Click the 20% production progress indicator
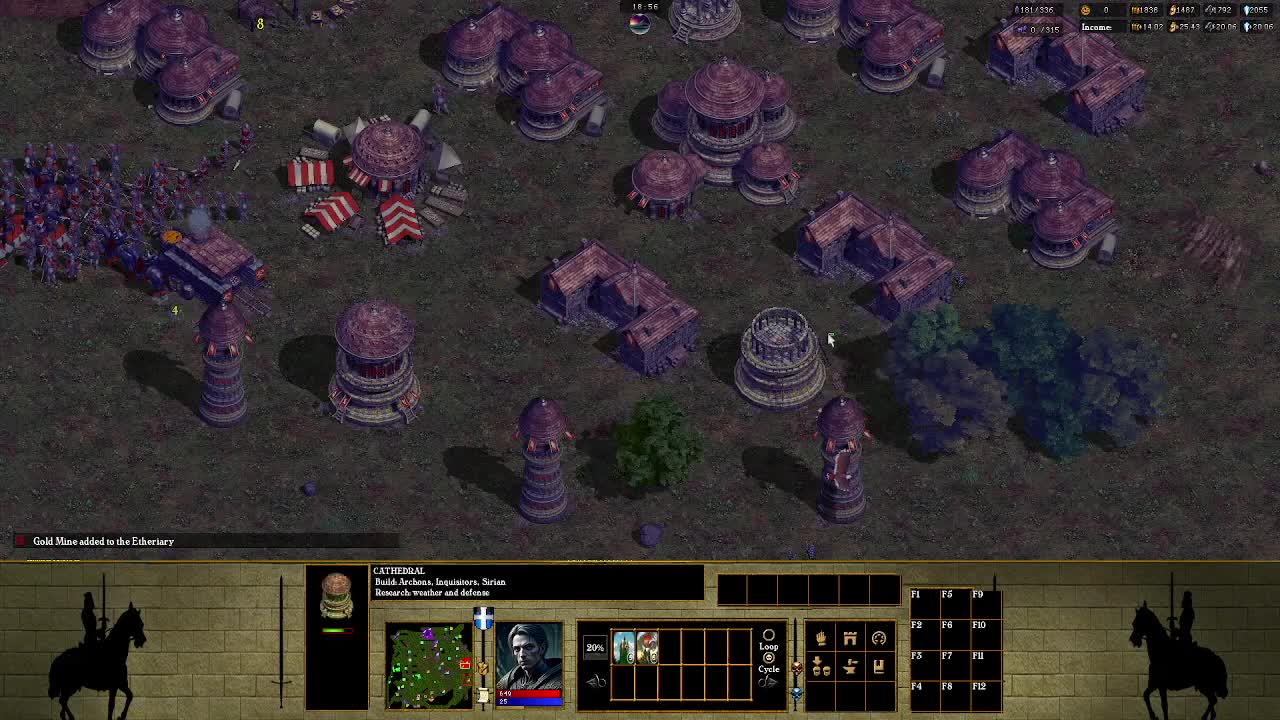 pyautogui.click(x=596, y=648)
